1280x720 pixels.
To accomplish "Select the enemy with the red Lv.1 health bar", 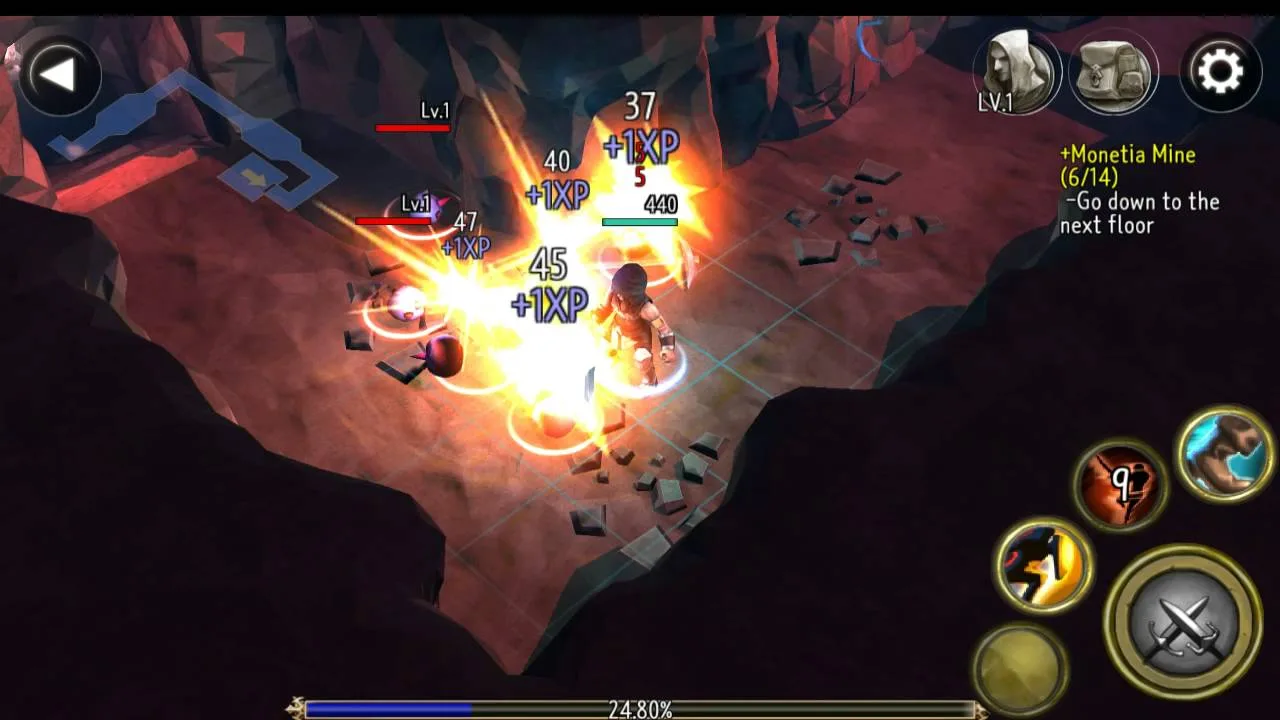I will click(x=414, y=128).
